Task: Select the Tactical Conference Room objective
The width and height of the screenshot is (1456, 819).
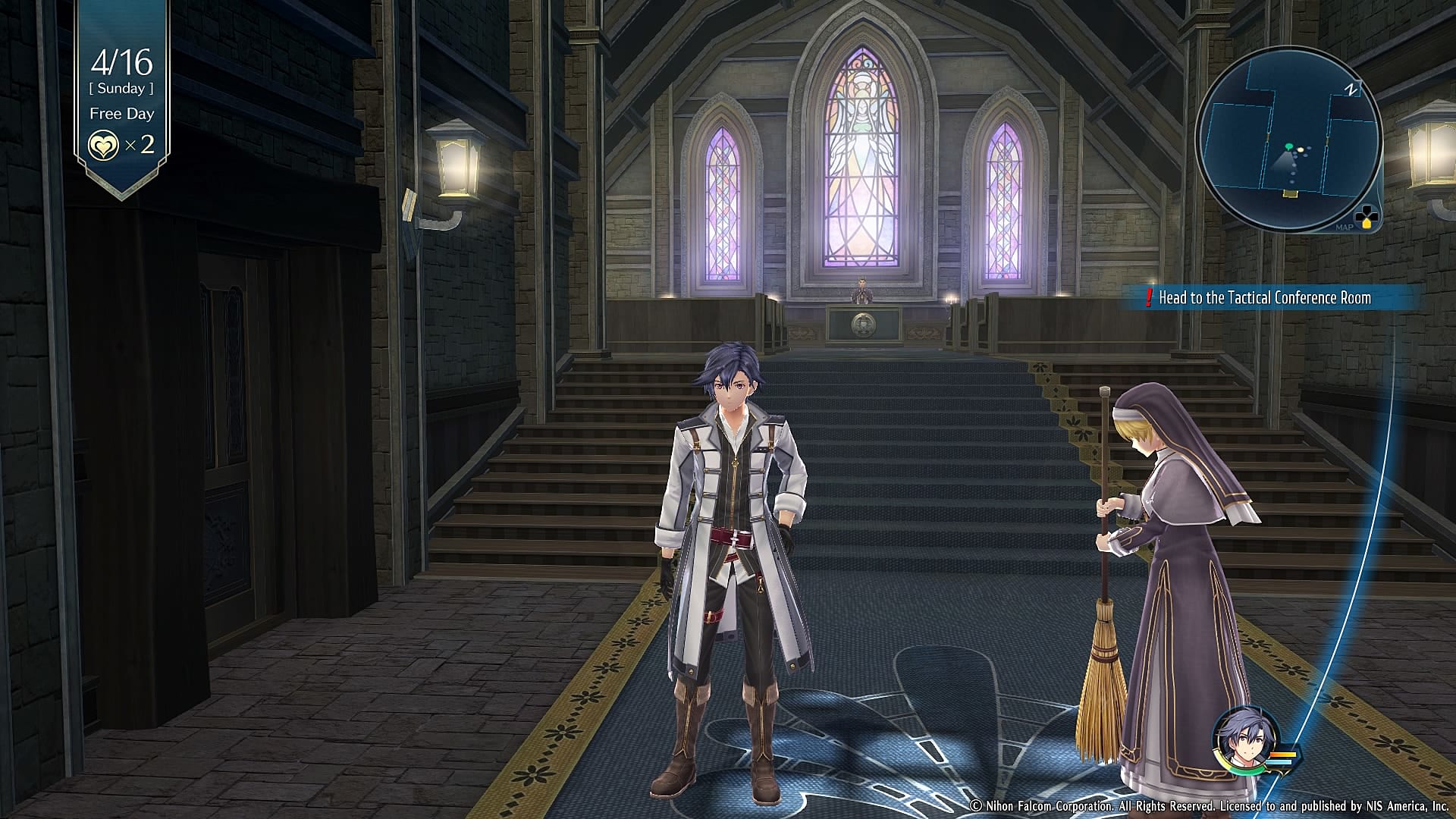Action: (1263, 298)
